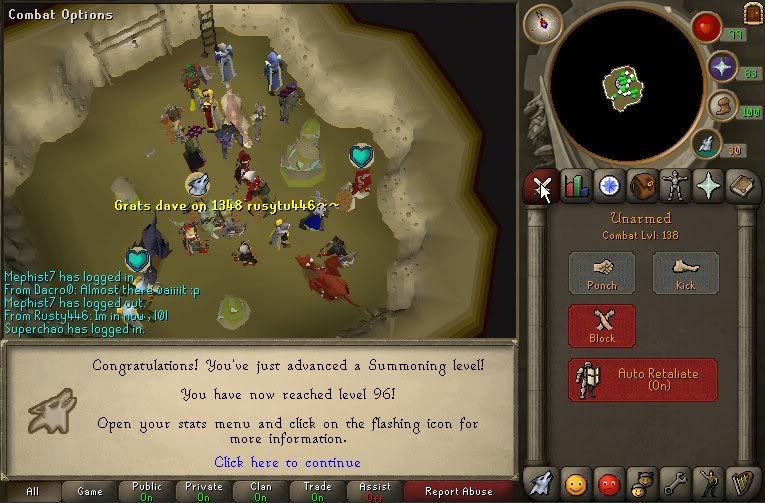
Task: Open the Prayer tab with star icon
Action: point(709,186)
